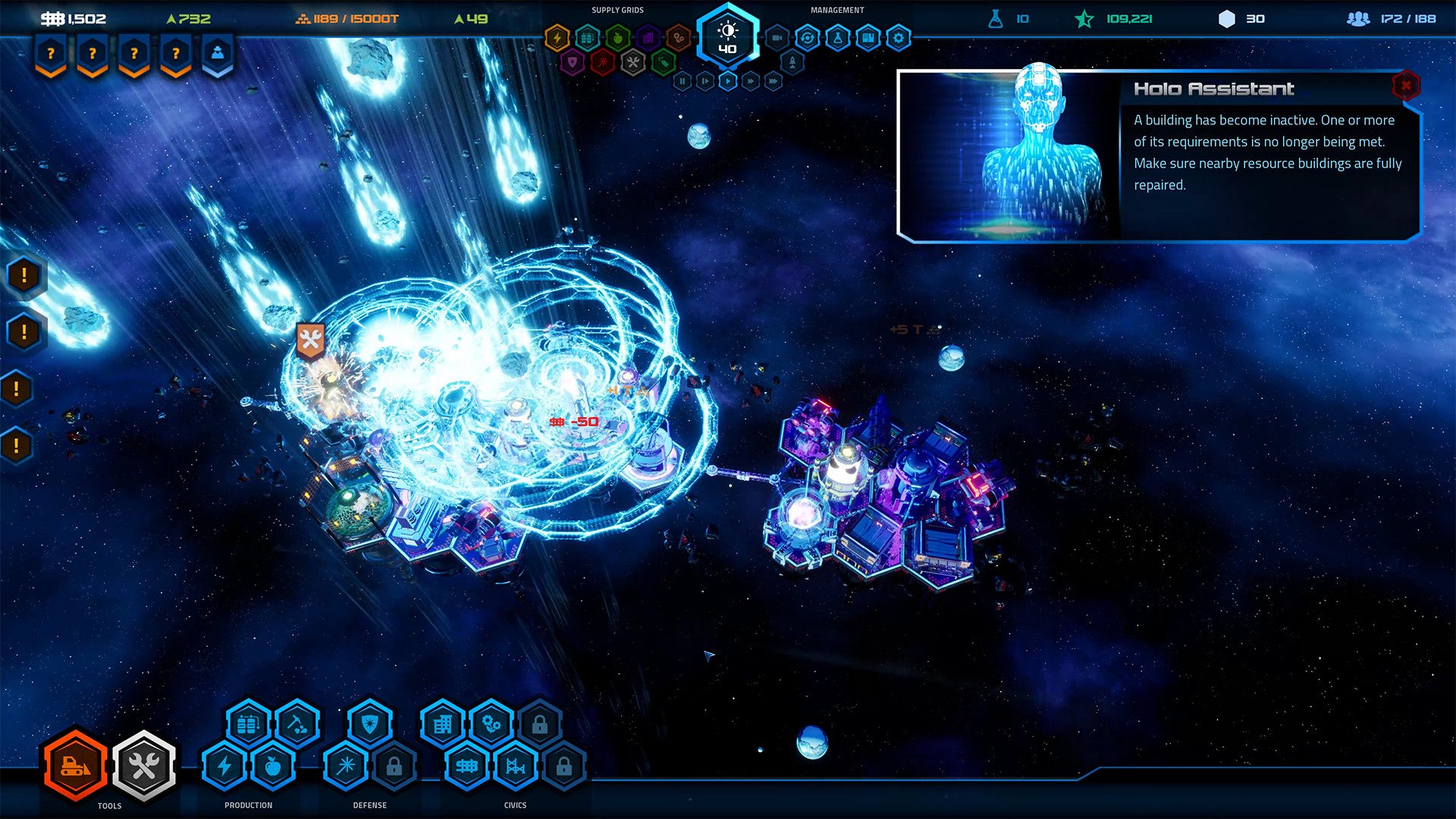Open the apartment building civics category
This screenshot has height=819, width=1456.
[x=443, y=725]
